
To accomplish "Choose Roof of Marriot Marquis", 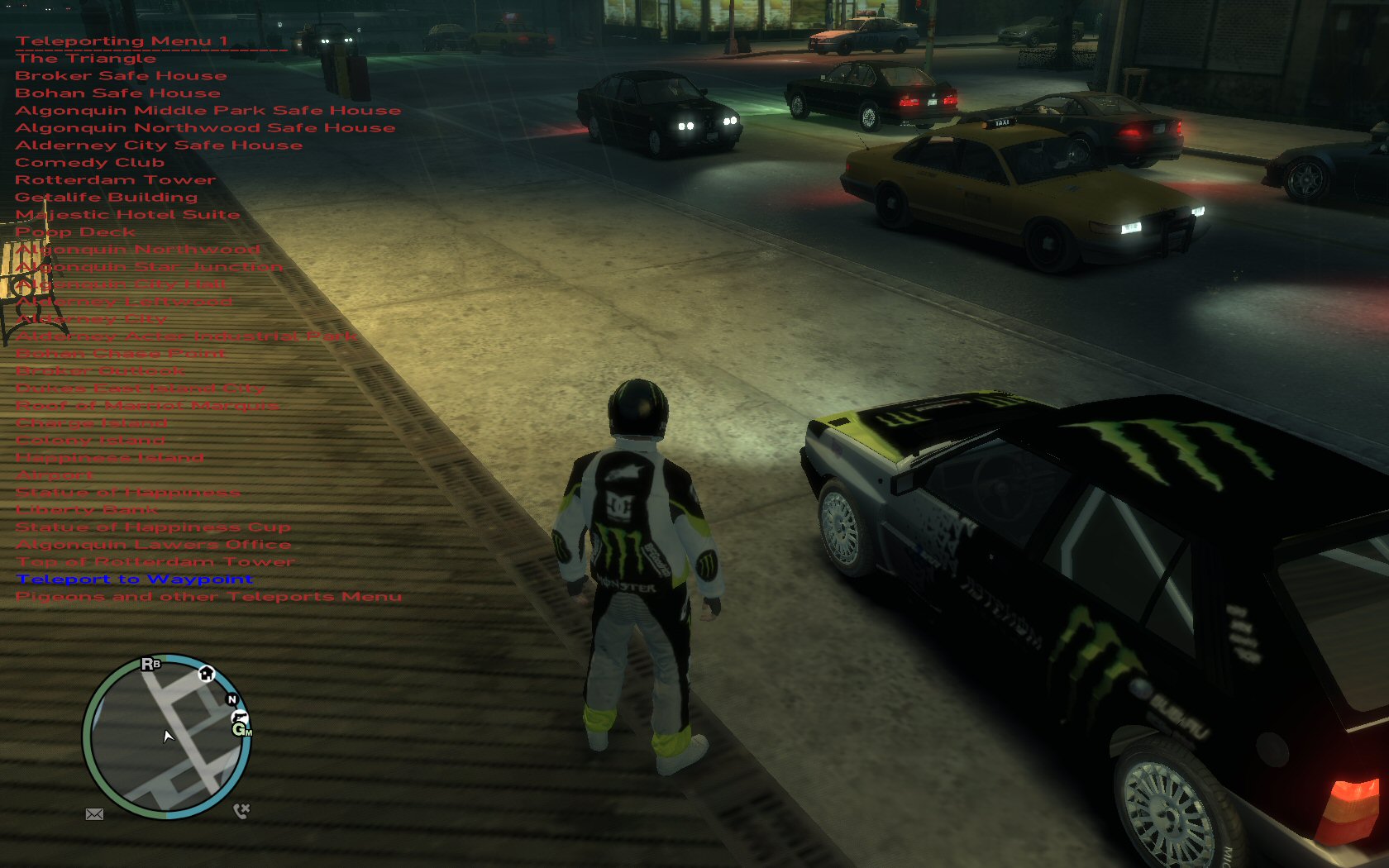I will point(147,406).
